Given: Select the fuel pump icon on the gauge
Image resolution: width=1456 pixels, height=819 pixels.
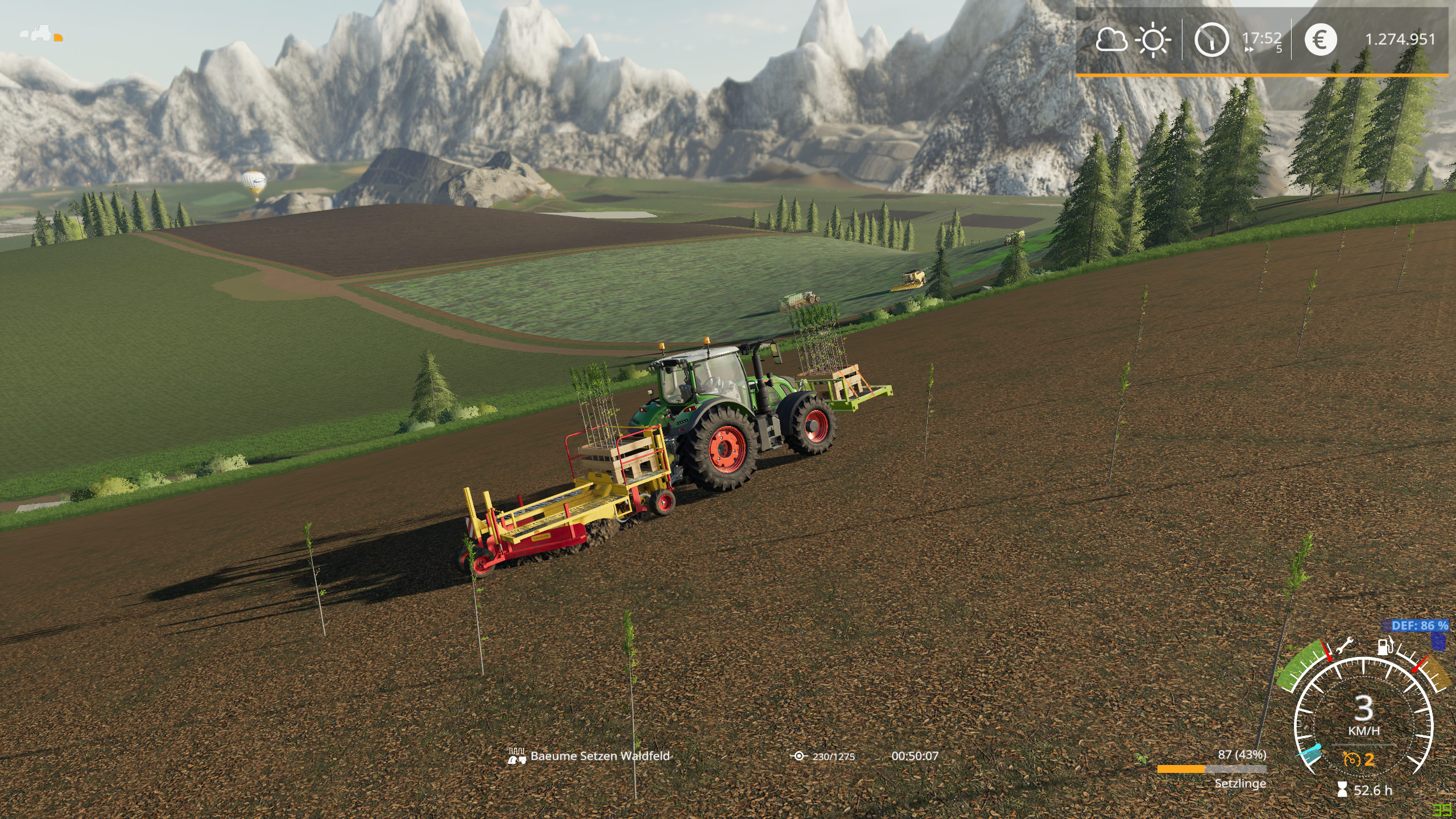Looking at the screenshot, I should [x=1385, y=647].
